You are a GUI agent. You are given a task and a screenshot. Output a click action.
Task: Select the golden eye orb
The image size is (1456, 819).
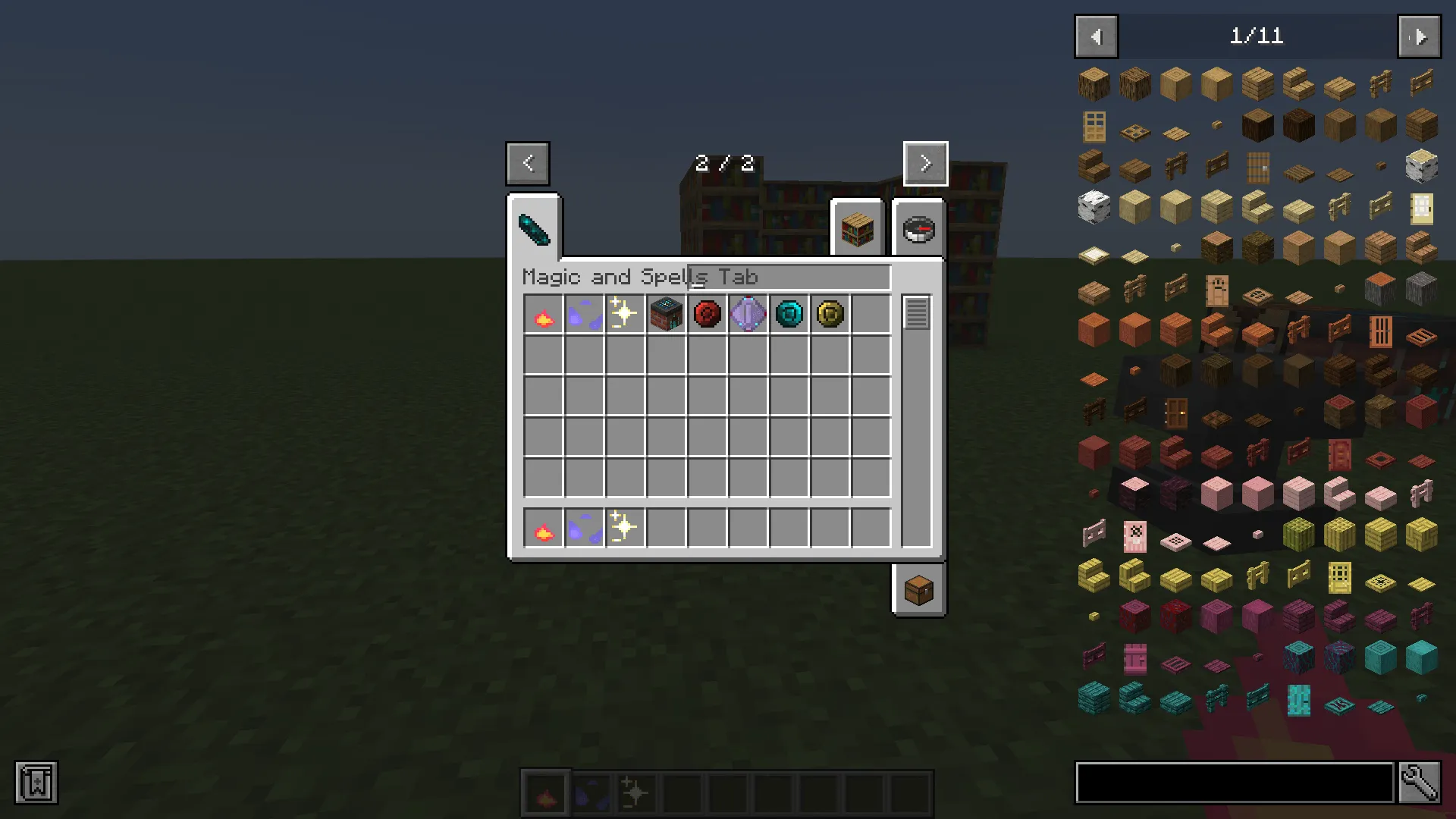coord(830,314)
